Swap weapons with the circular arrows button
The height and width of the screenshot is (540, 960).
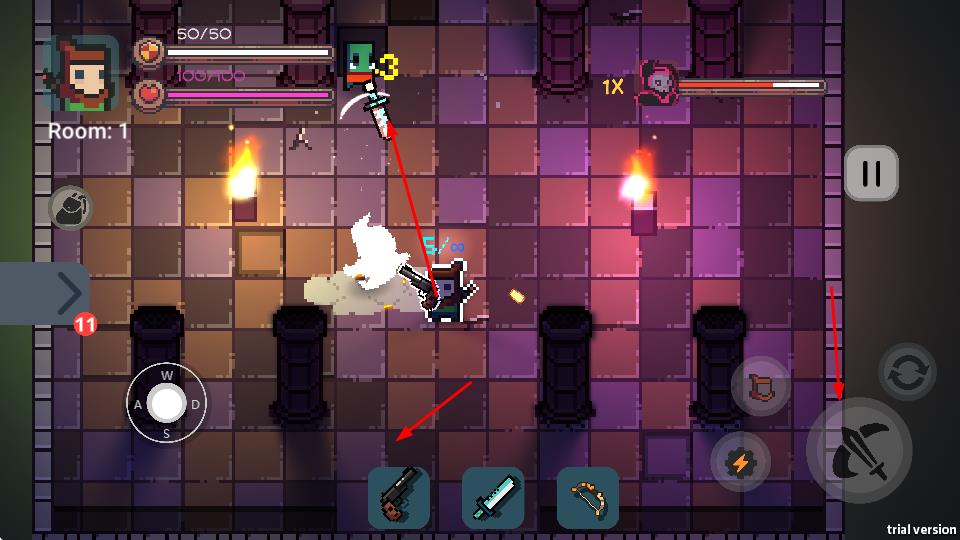click(x=907, y=372)
